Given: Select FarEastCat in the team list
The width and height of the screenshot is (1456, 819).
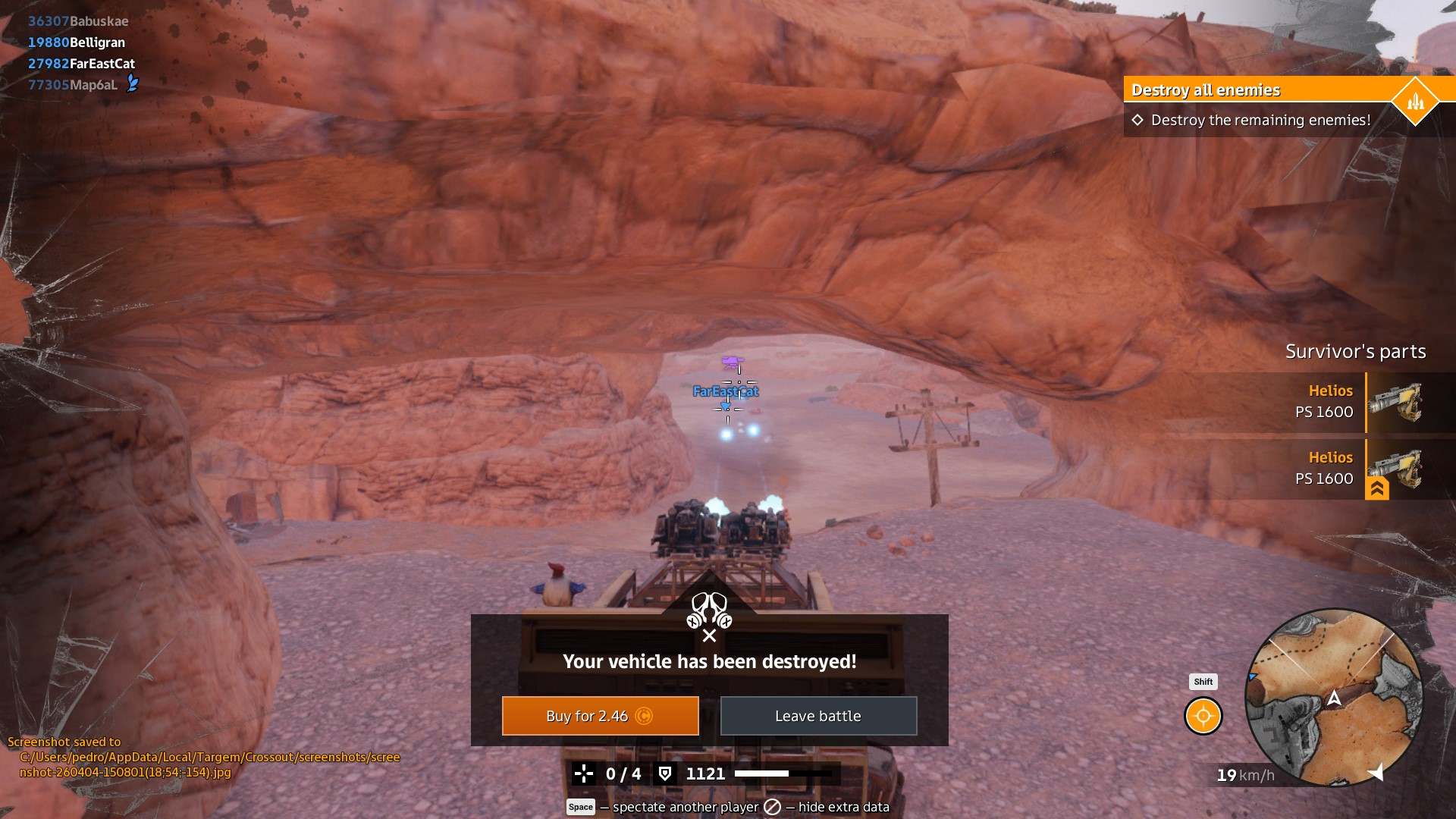Looking at the screenshot, I should click(81, 64).
